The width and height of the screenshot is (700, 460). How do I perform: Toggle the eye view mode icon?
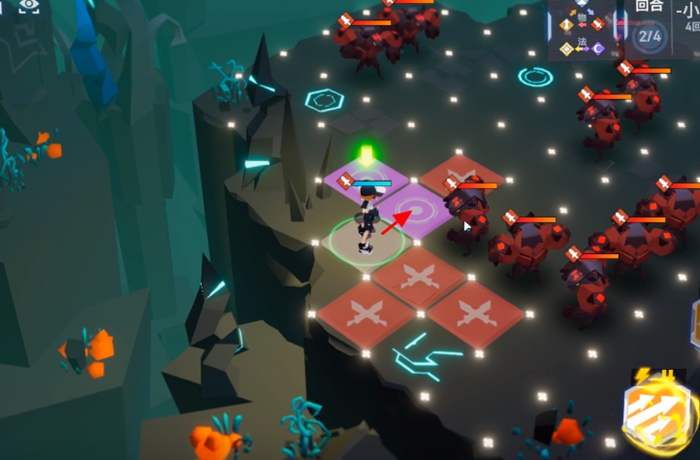28,6
